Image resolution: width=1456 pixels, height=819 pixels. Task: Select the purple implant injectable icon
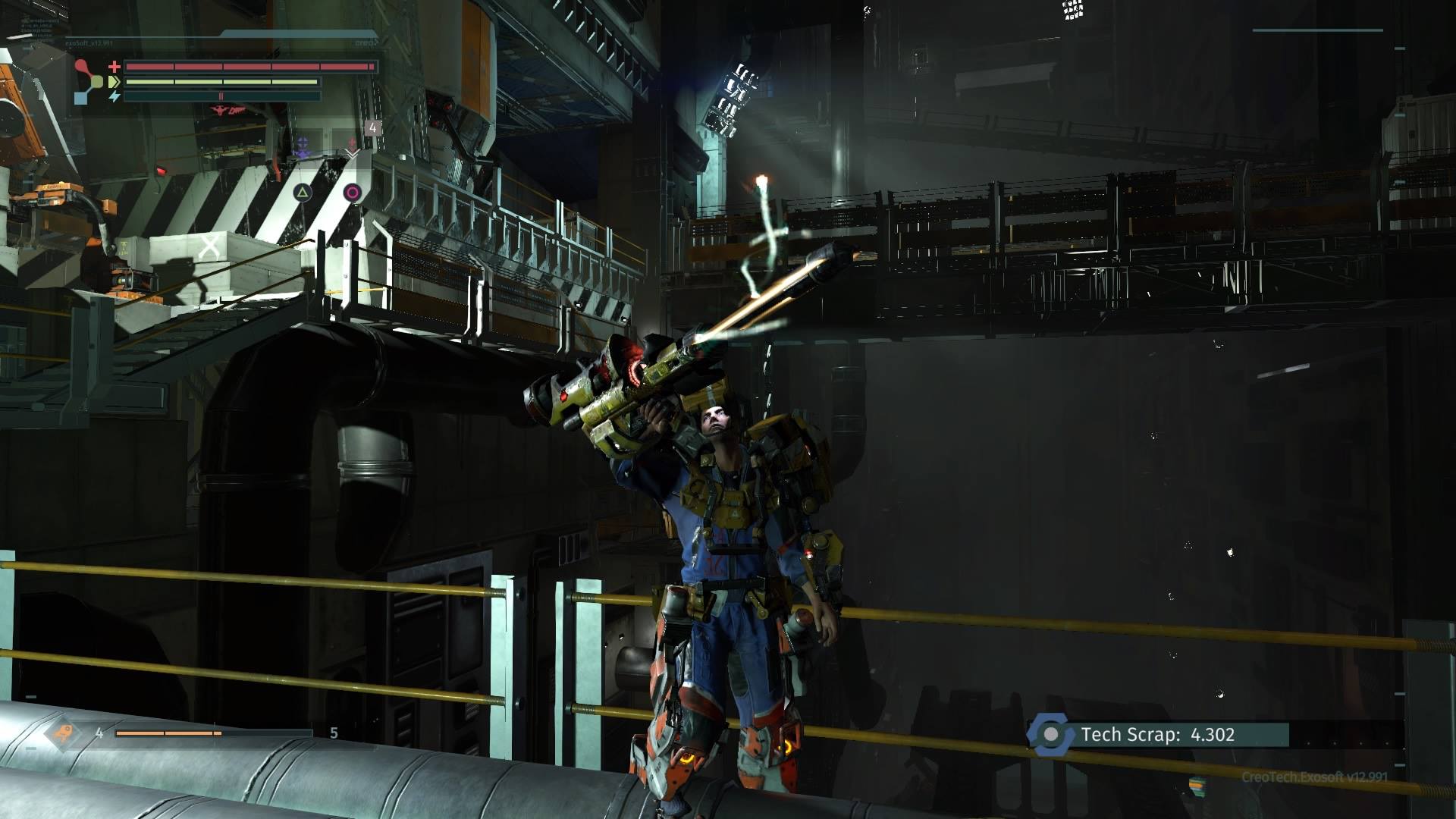(x=303, y=144)
